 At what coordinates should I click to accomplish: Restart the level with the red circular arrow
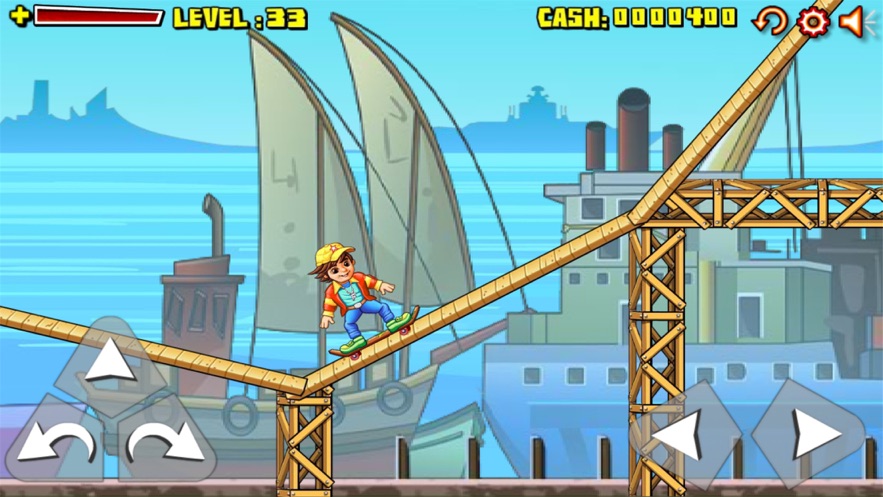pos(770,20)
